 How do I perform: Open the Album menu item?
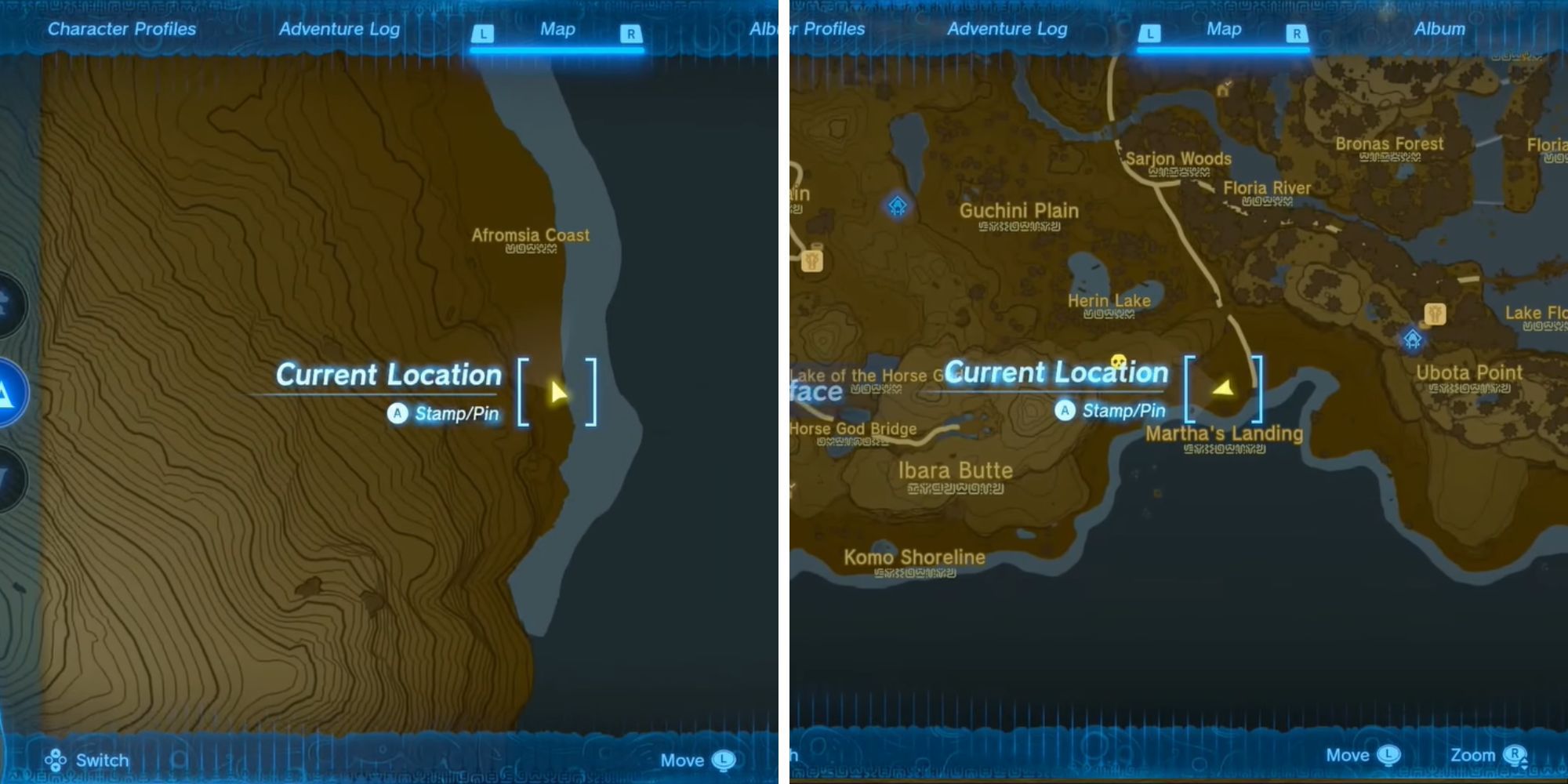coord(1439,28)
